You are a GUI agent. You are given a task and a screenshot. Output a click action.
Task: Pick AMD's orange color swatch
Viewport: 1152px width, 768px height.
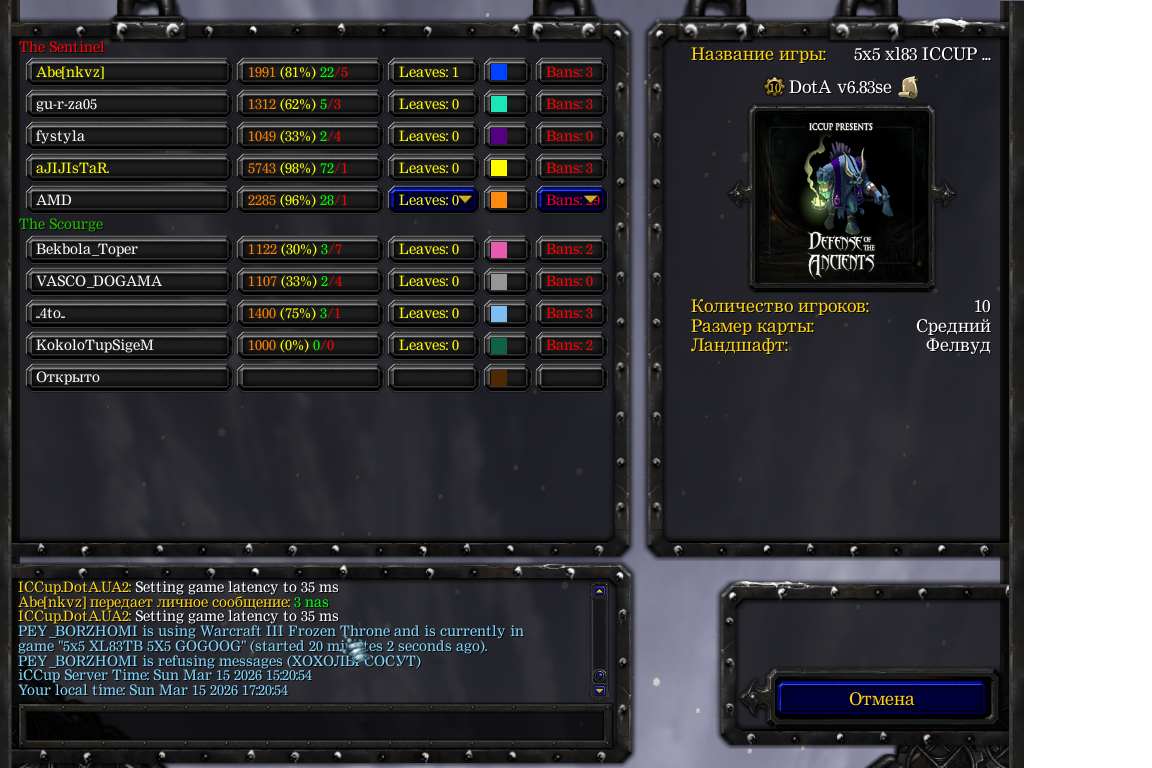tap(499, 200)
